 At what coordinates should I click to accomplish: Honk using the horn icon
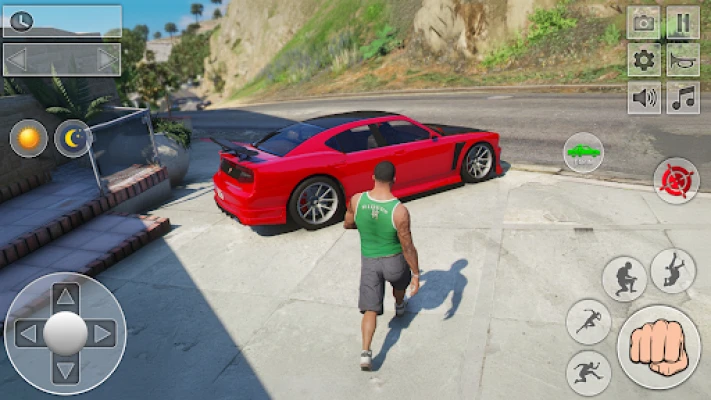click(x=683, y=60)
